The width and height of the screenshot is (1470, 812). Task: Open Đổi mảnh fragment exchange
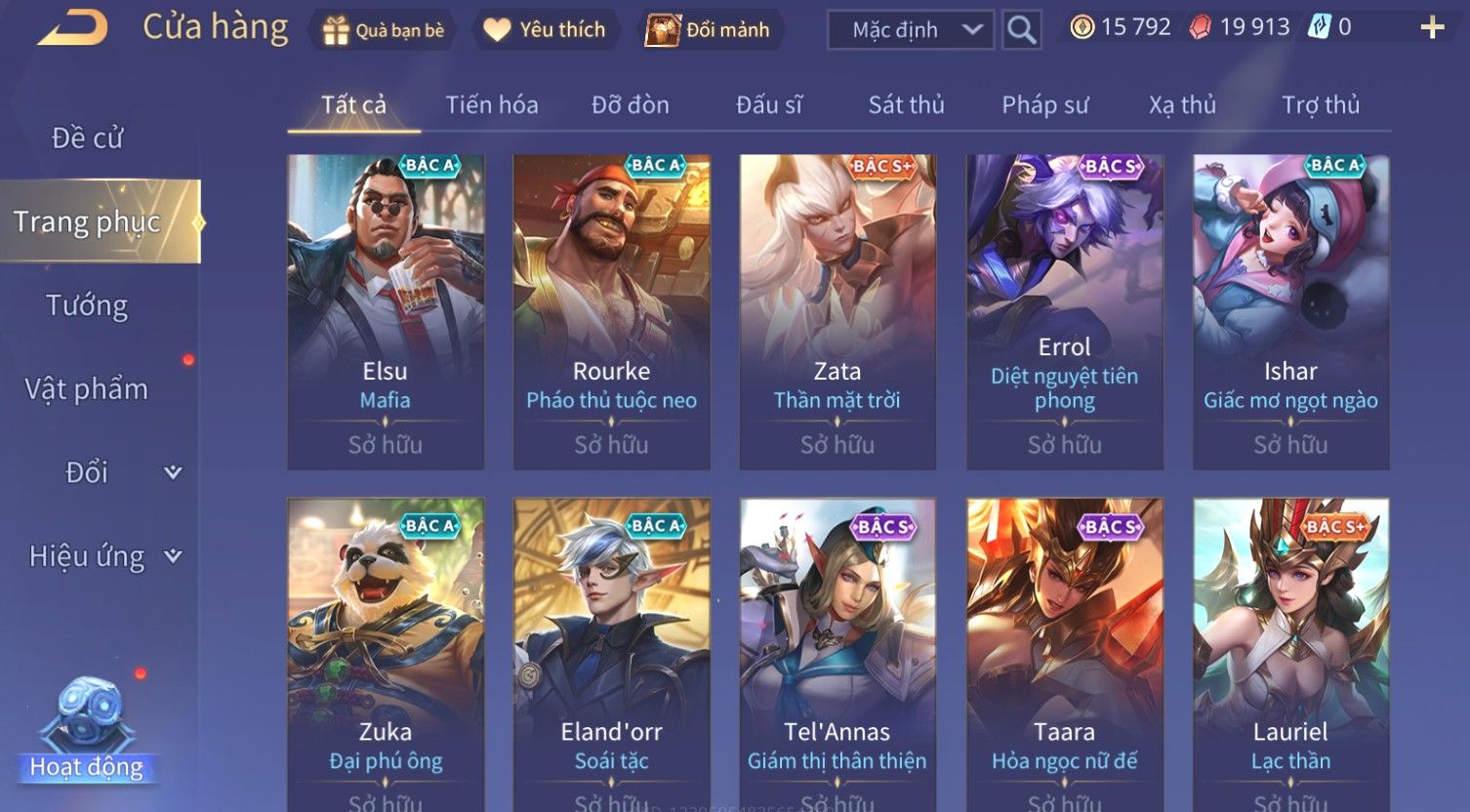pos(708,30)
